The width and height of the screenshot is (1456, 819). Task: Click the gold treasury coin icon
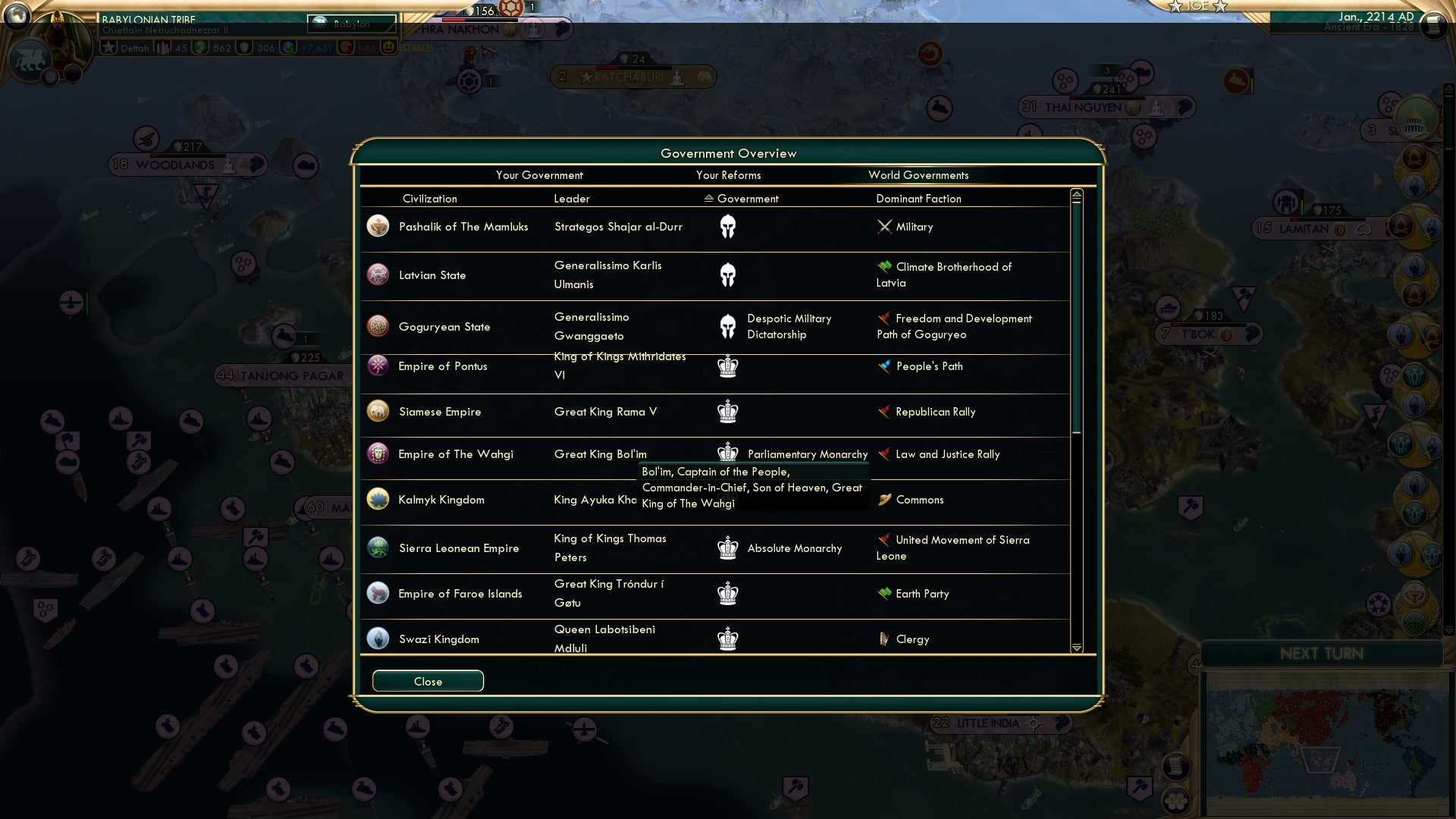coord(200,47)
